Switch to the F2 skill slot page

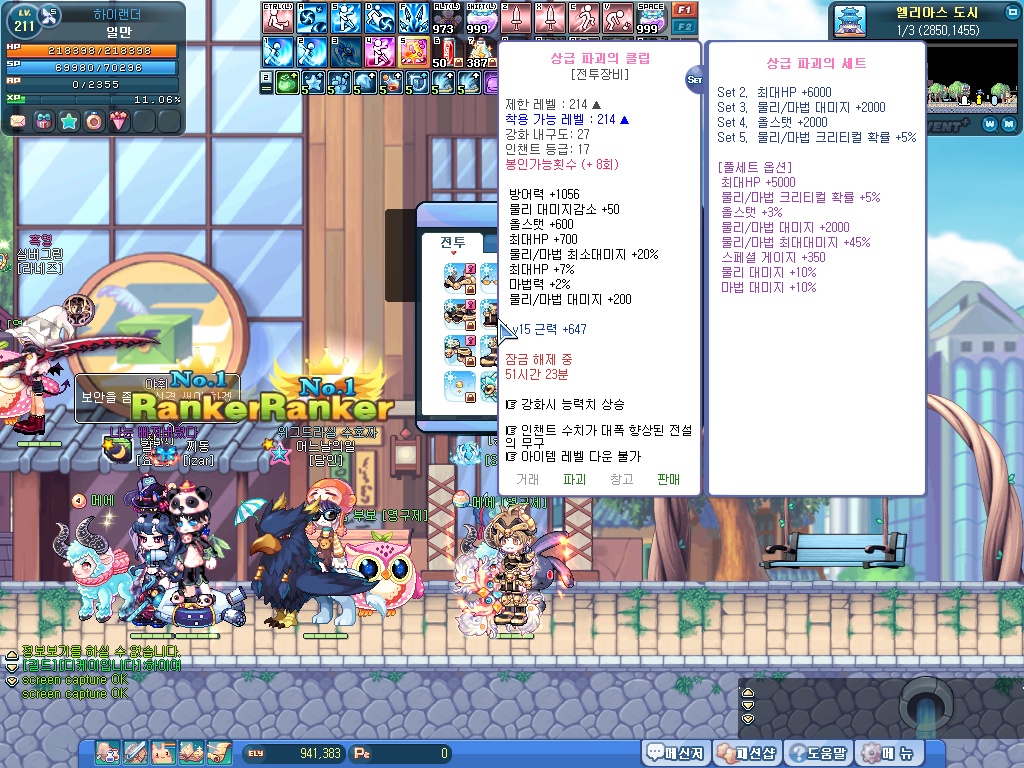click(685, 26)
